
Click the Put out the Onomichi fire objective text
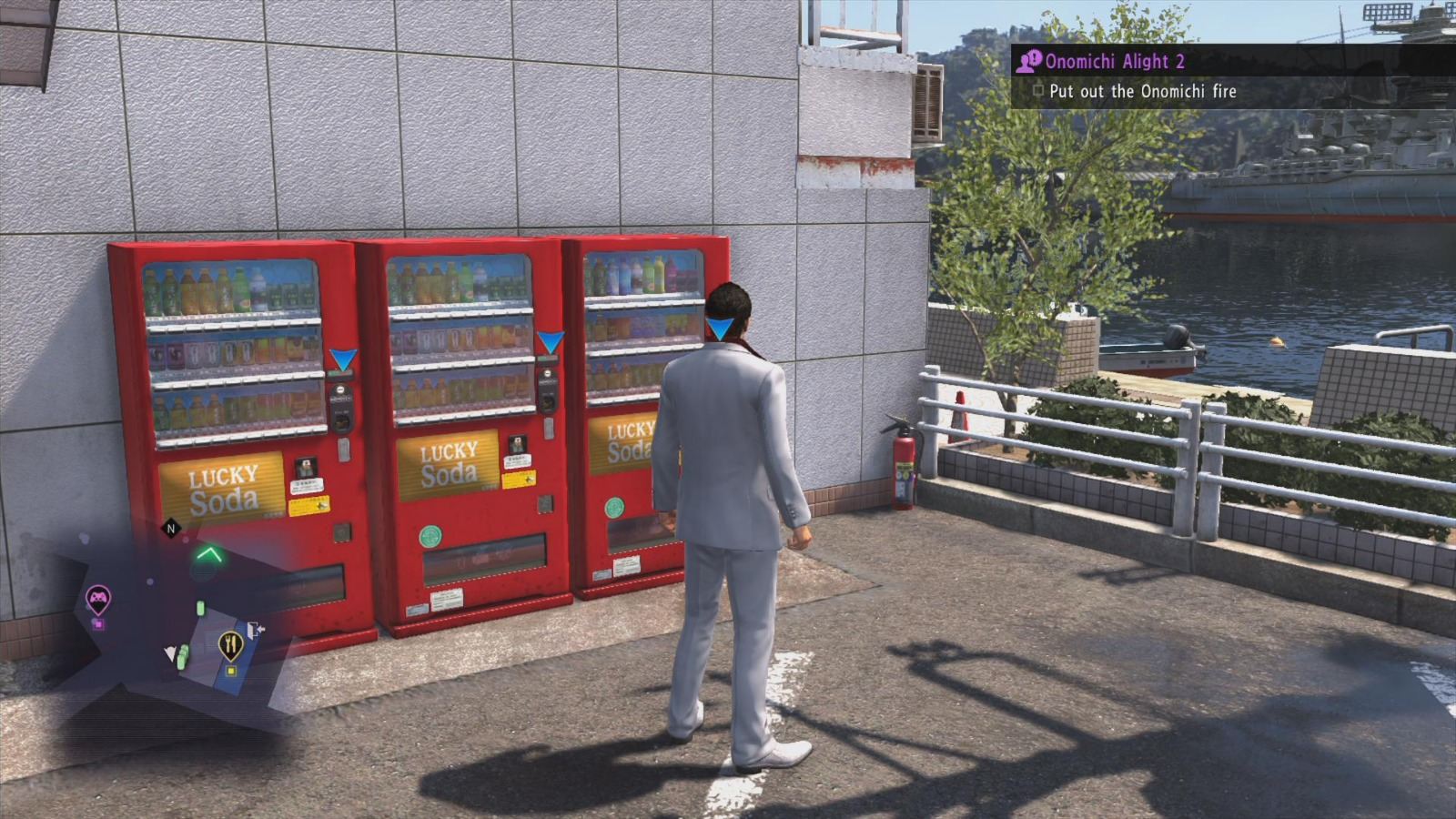tap(1143, 91)
